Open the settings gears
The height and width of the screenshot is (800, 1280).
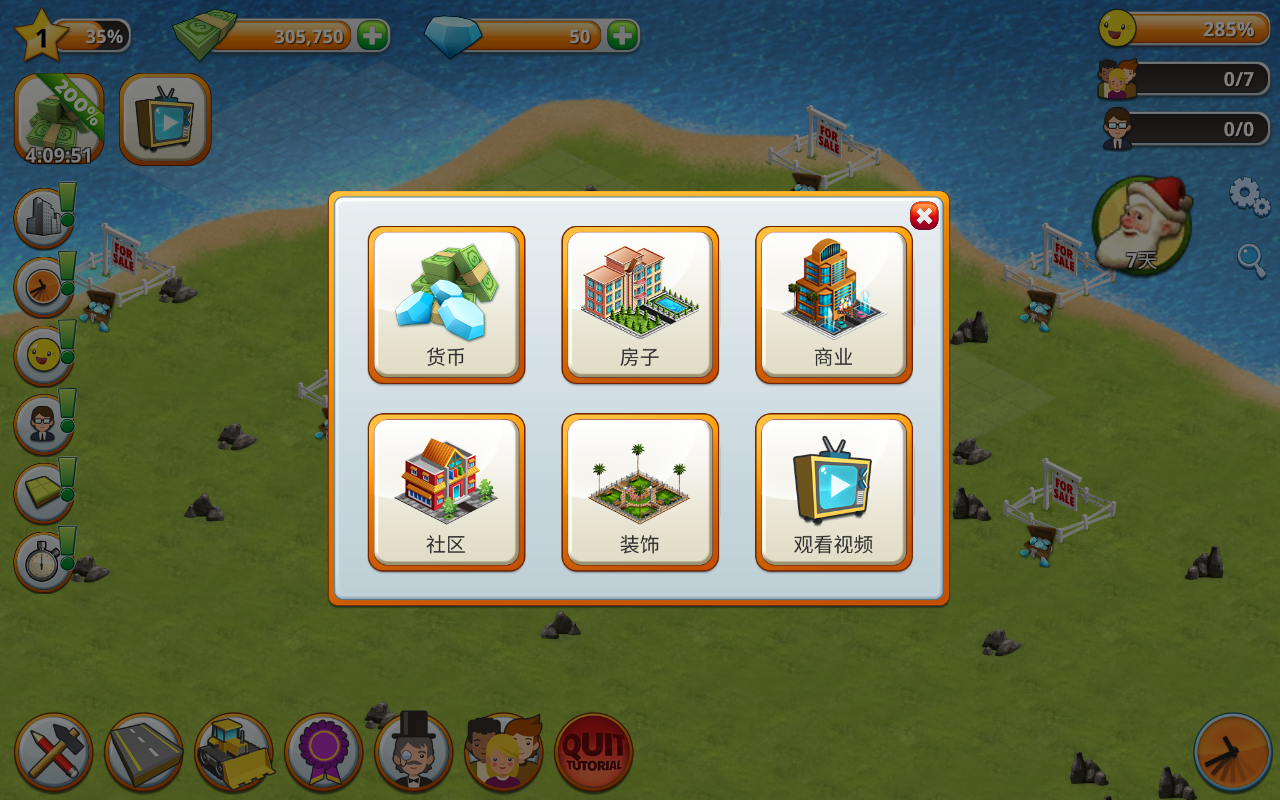point(1249,196)
